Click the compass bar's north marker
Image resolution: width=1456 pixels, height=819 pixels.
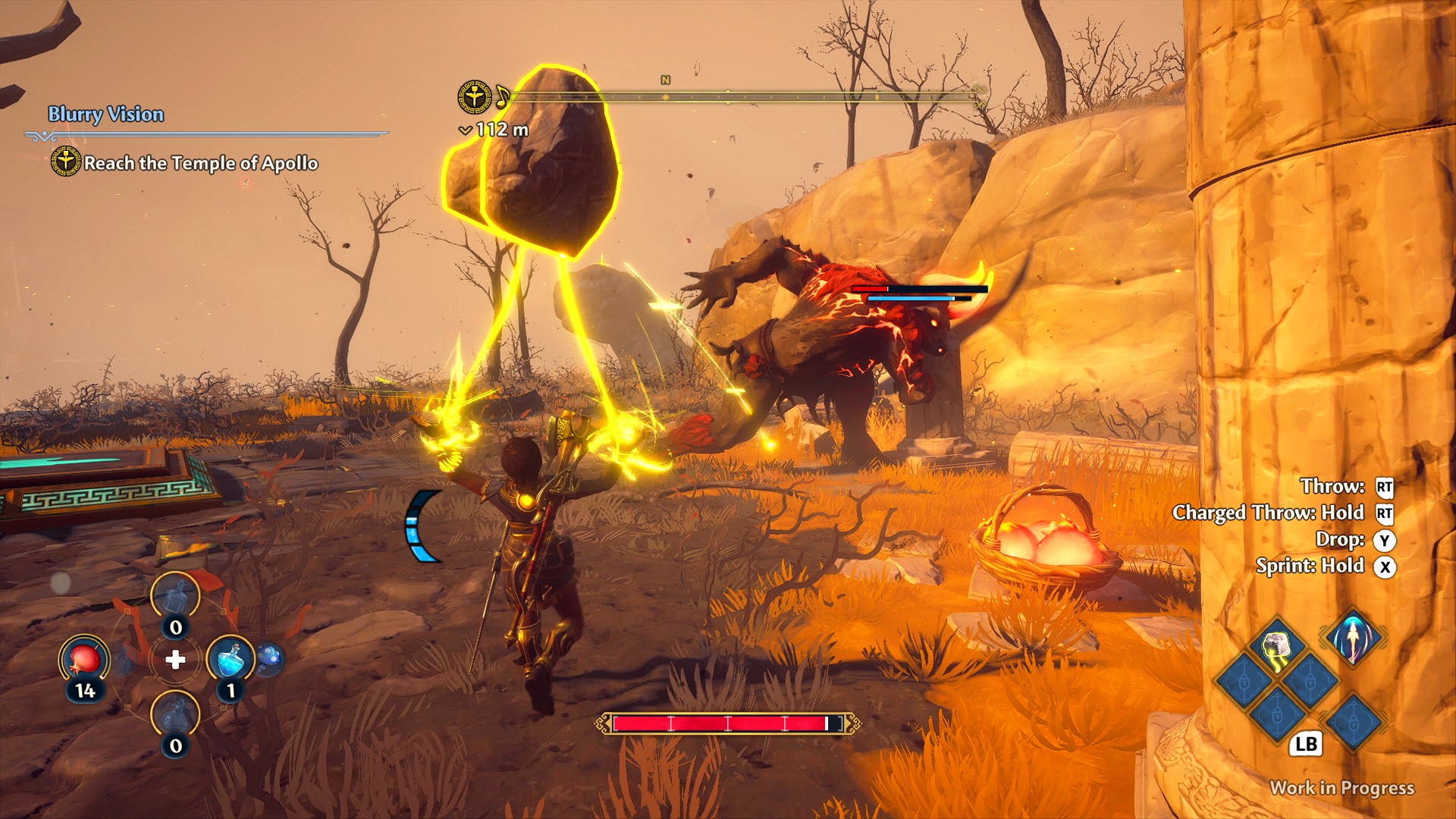(x=665, y=80)
